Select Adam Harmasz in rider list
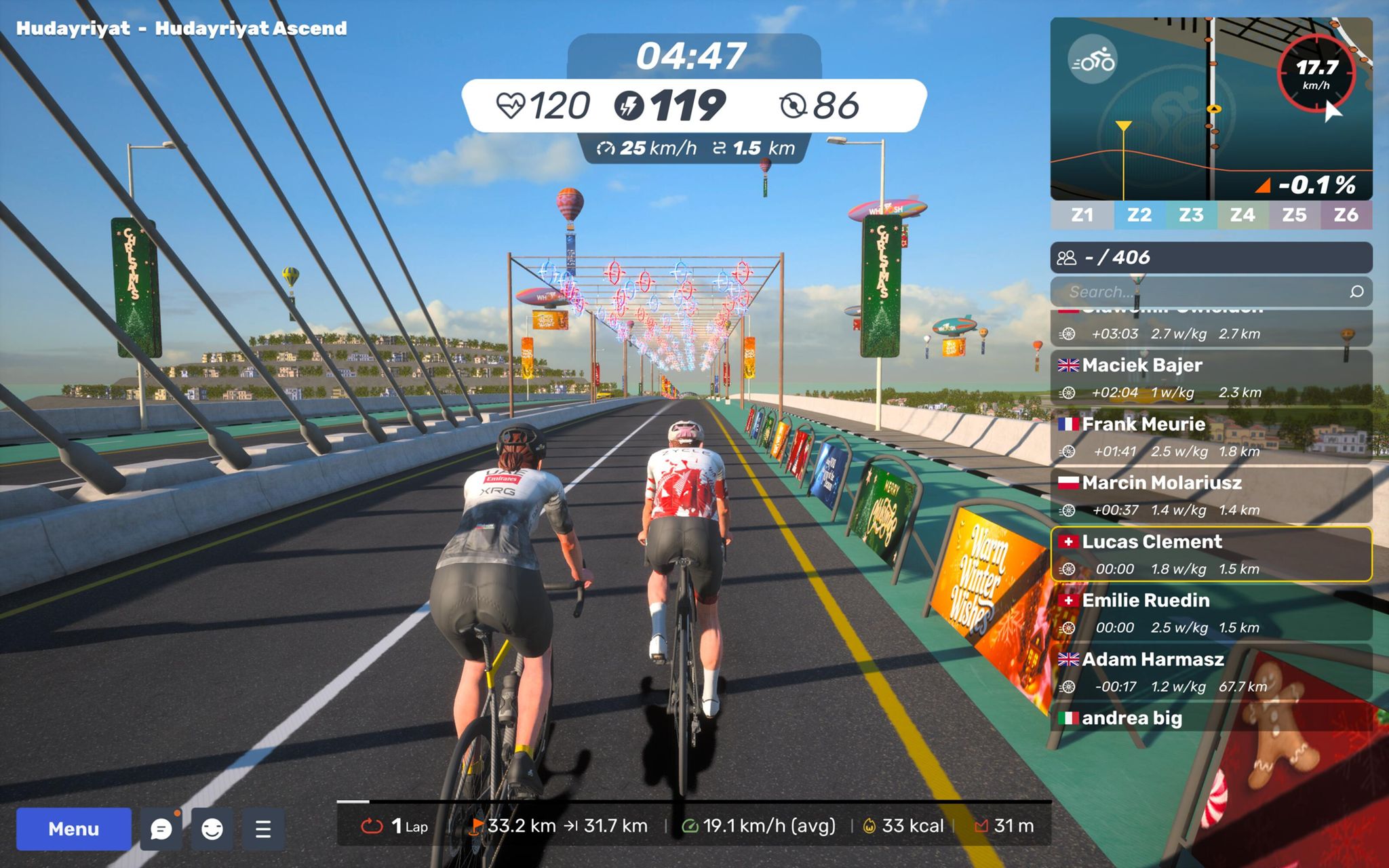1389x868 pixels. (1211, 672)
